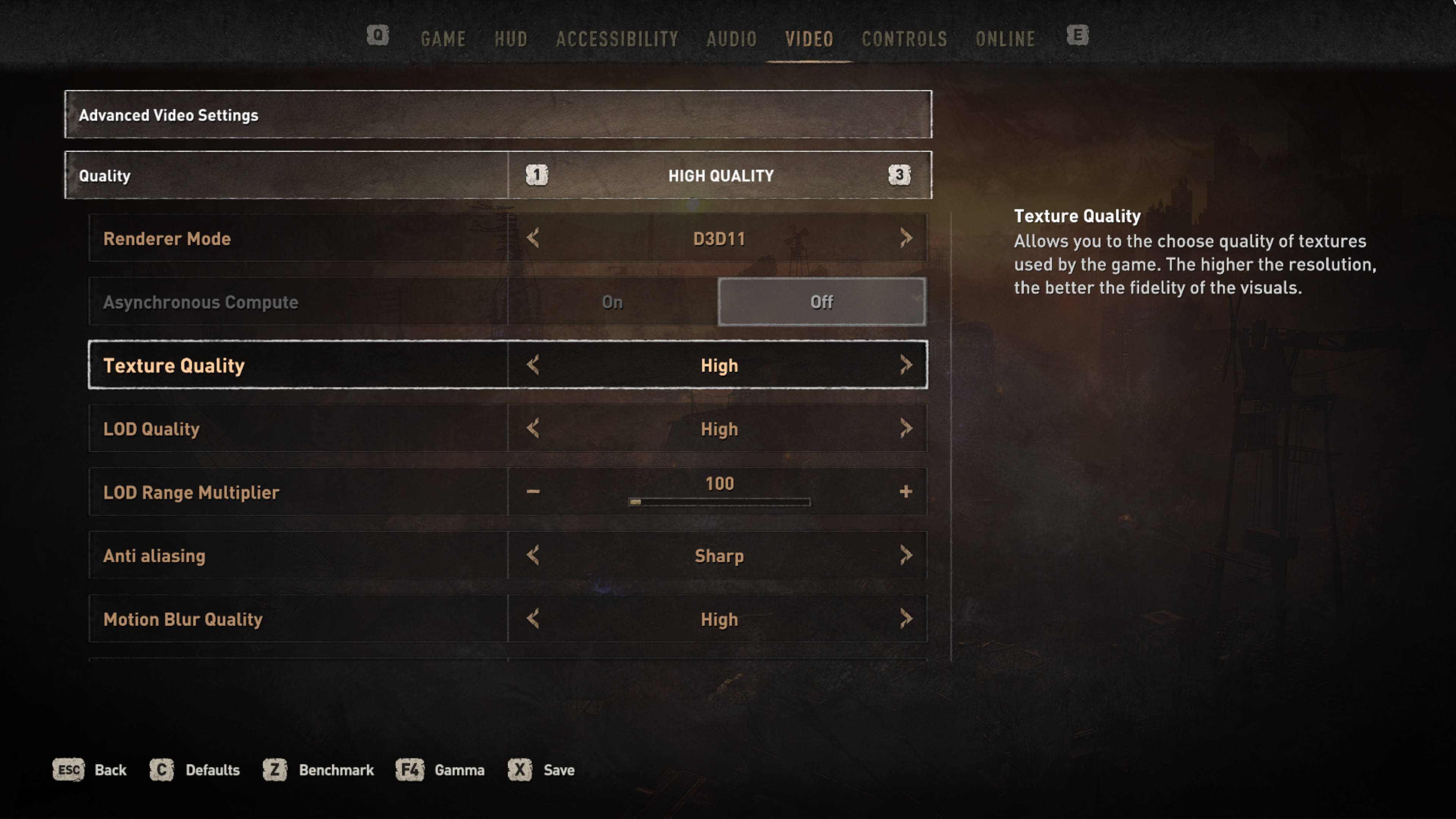
Task: Go to the ACCESSIBILITY tab
Action: pyautogui.click(x=617, y=39)
